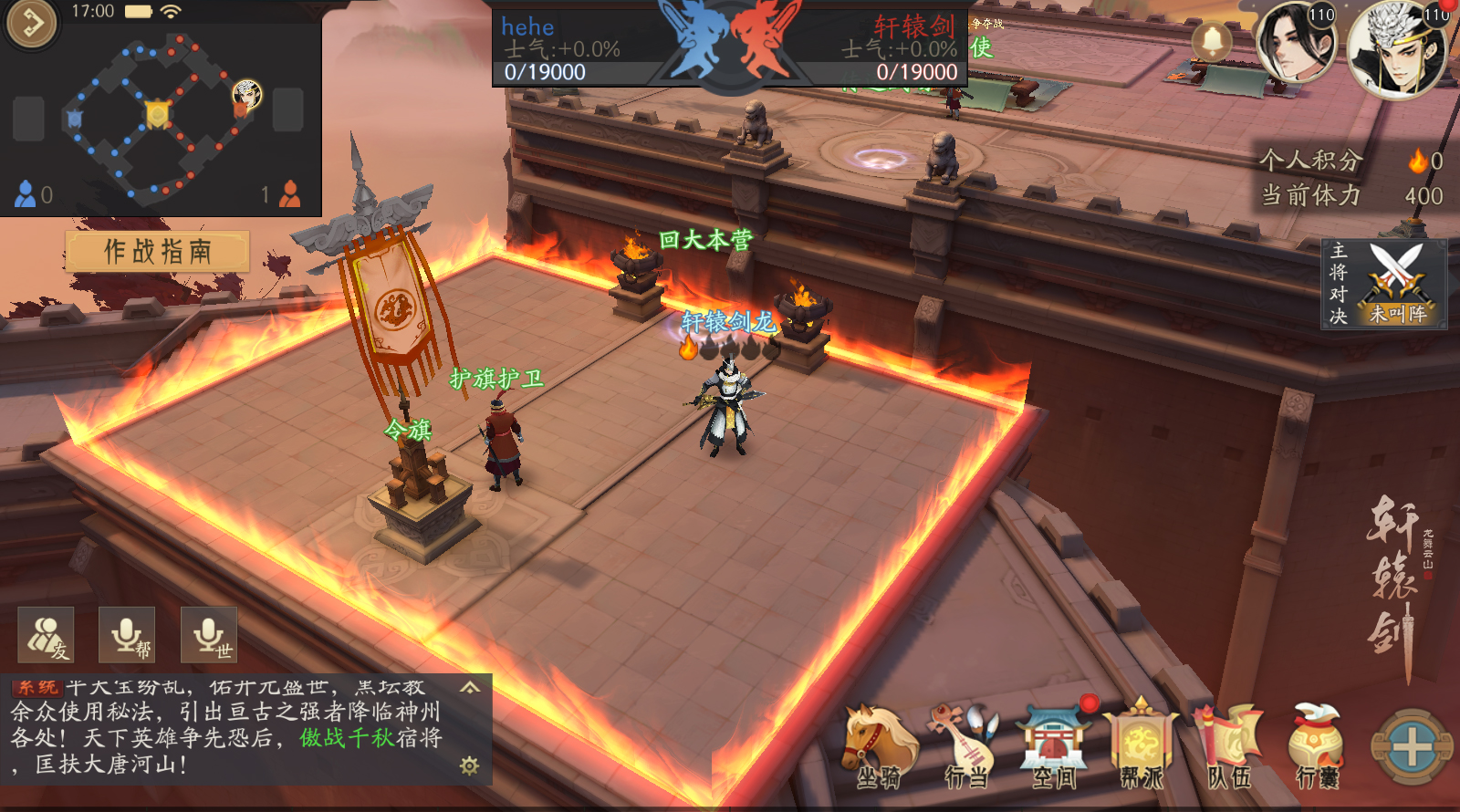The image size is (1460, 812).
Task: Expand the chat box with the arrow
Action: [x=470, y=687]
